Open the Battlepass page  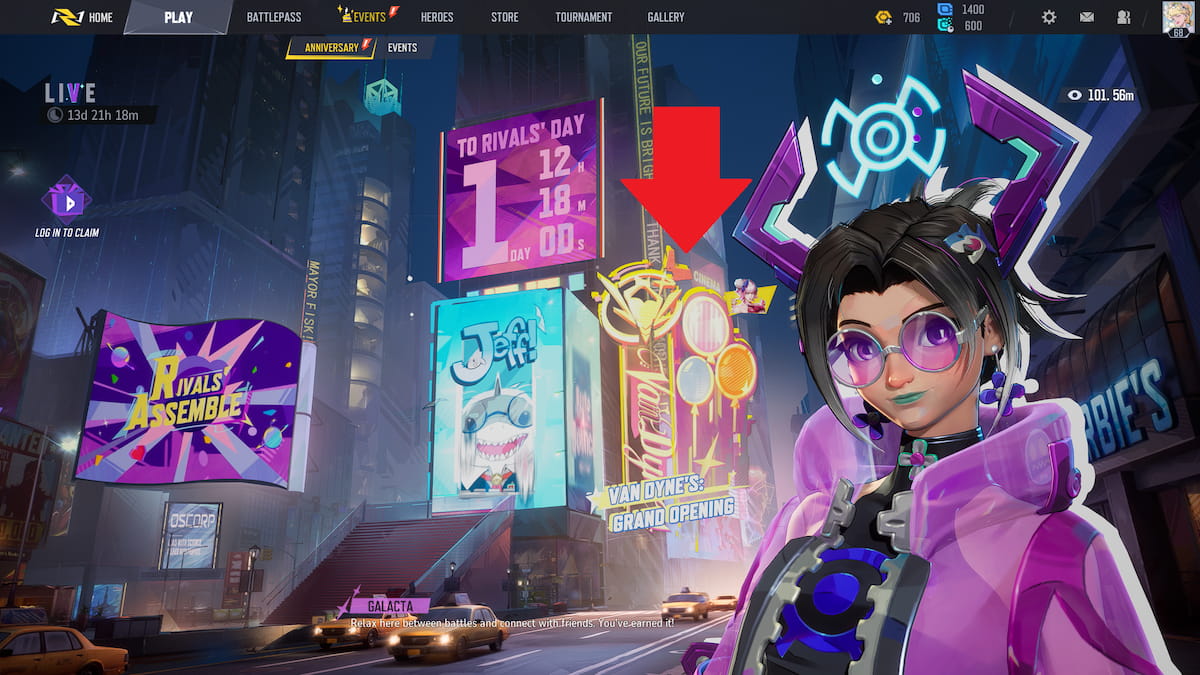point(274,17)
